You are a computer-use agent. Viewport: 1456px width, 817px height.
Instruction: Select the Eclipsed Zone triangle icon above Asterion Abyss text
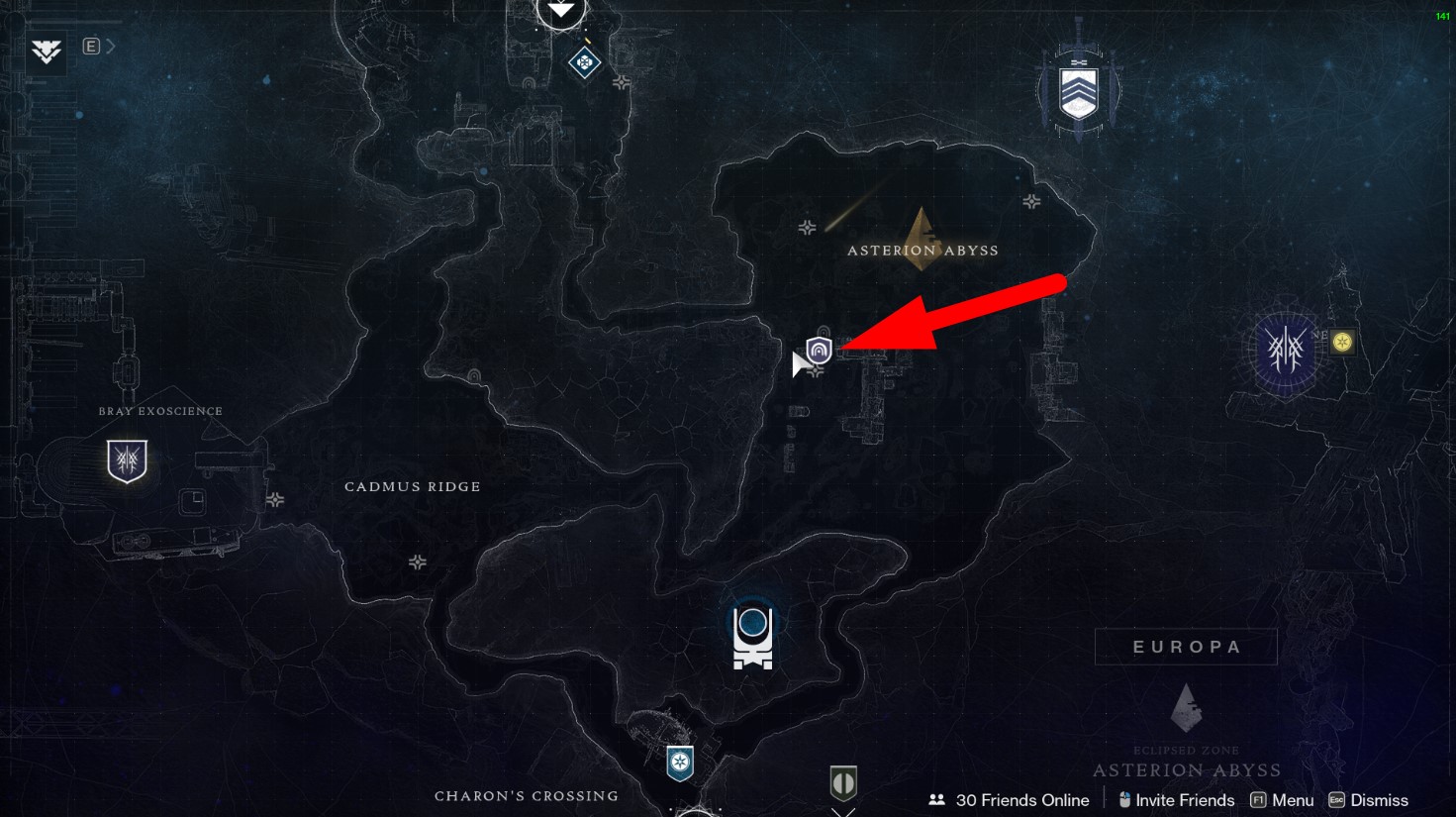(x=1185, y=708)
